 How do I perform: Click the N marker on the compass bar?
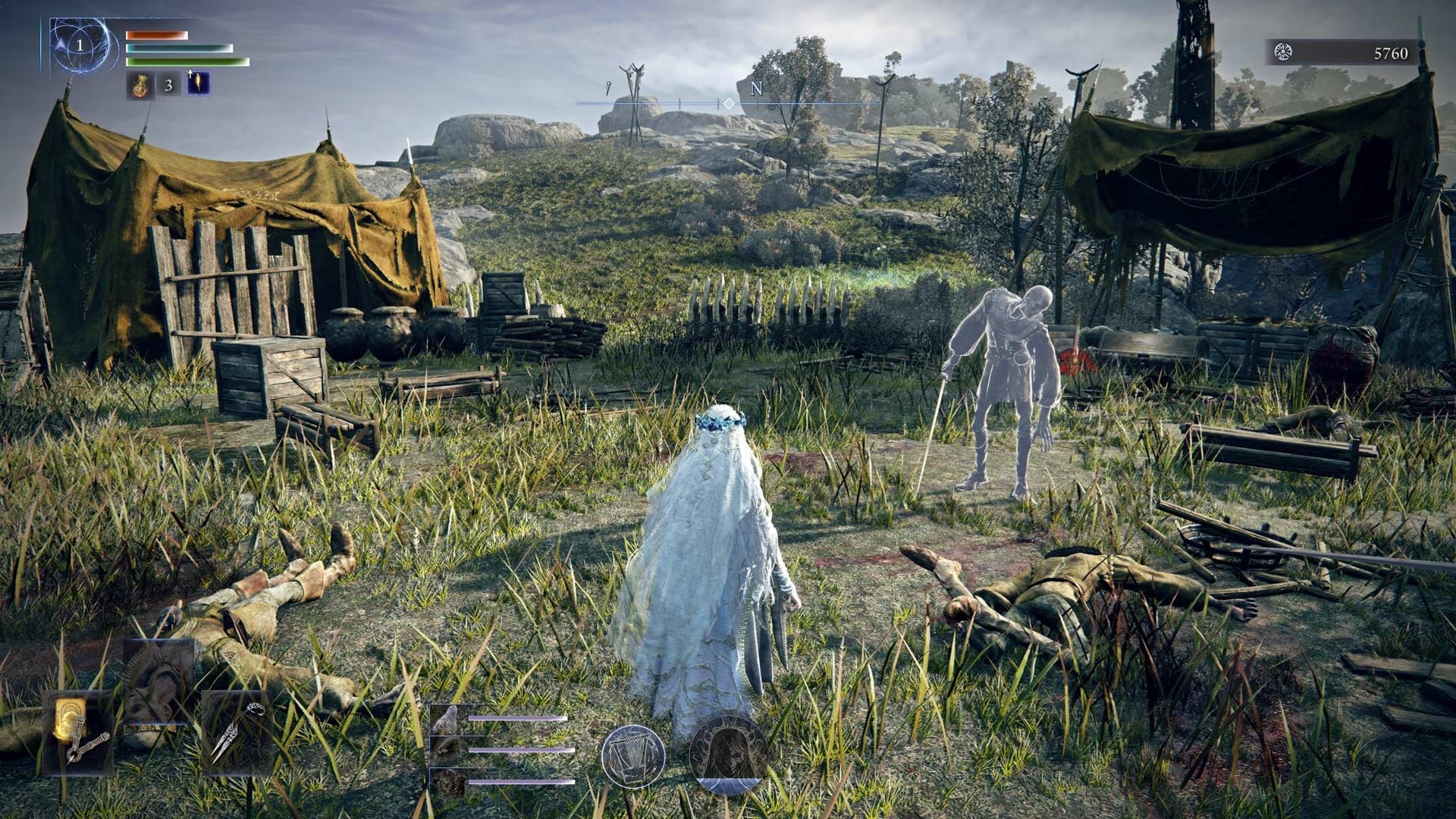point(755,89)
